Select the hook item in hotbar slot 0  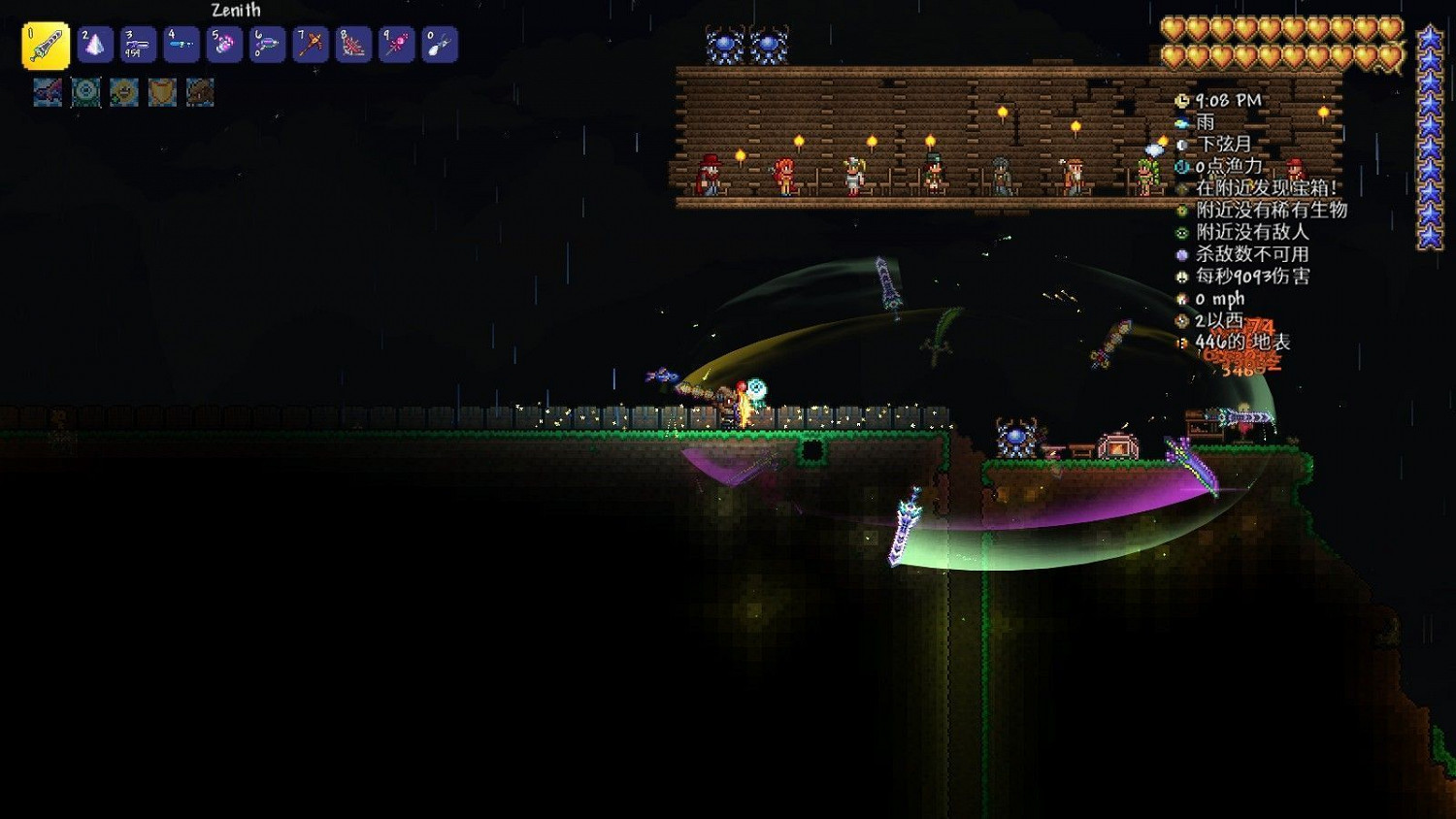439,43
